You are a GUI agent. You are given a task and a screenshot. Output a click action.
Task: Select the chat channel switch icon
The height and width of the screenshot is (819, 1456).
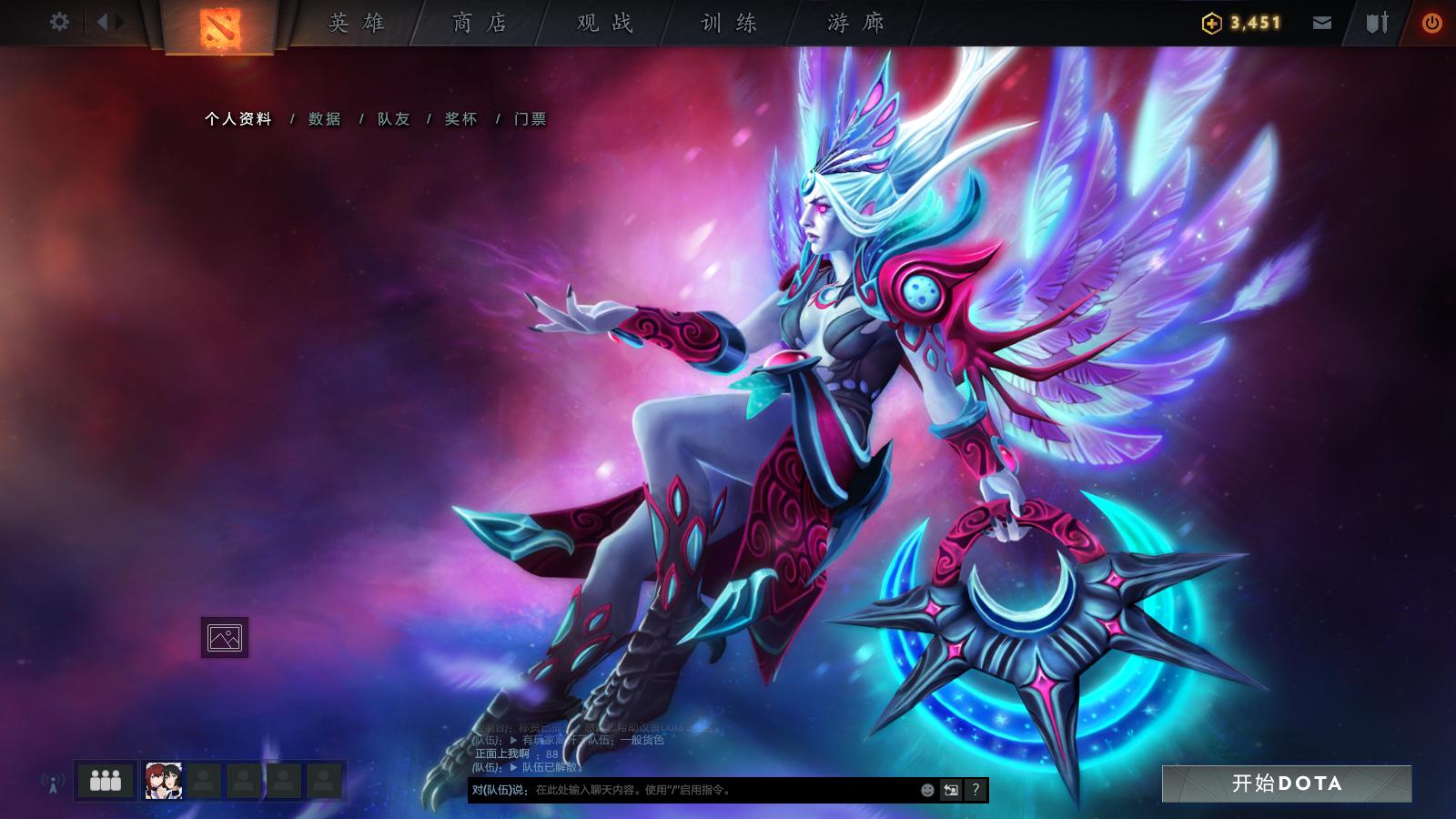pos(950,790)
